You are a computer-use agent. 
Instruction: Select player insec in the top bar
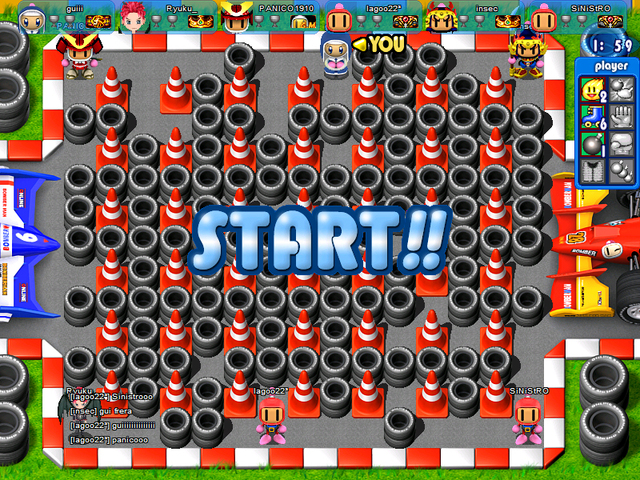coord(468,14)
